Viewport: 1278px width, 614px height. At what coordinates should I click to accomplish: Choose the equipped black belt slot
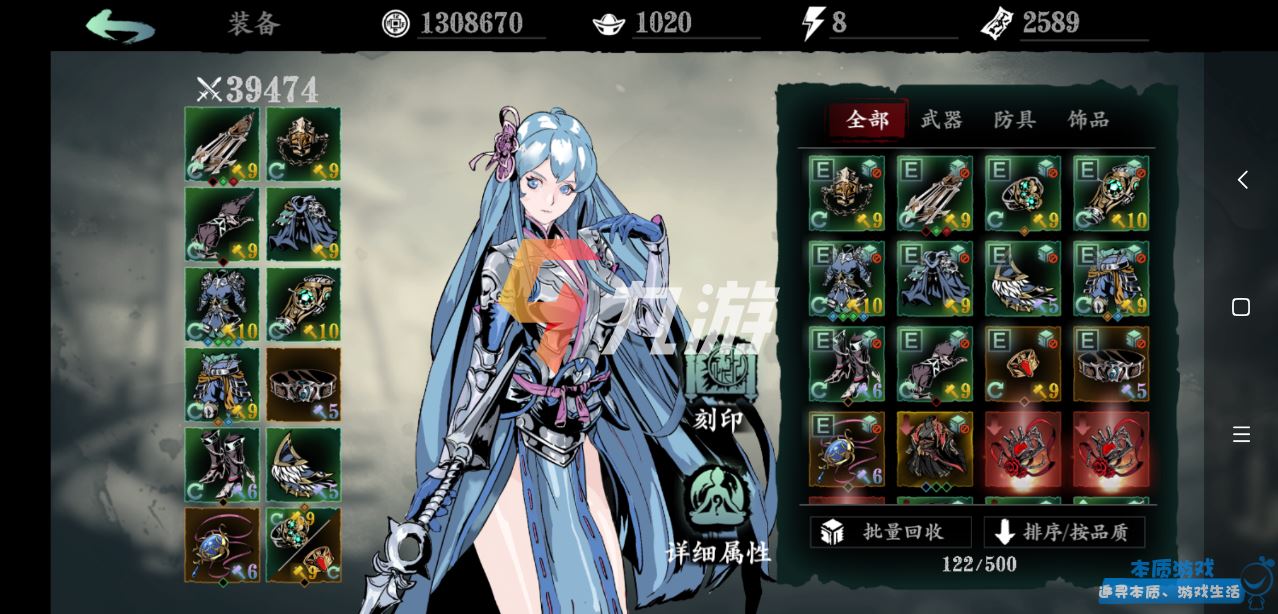[x=303, y=384]
